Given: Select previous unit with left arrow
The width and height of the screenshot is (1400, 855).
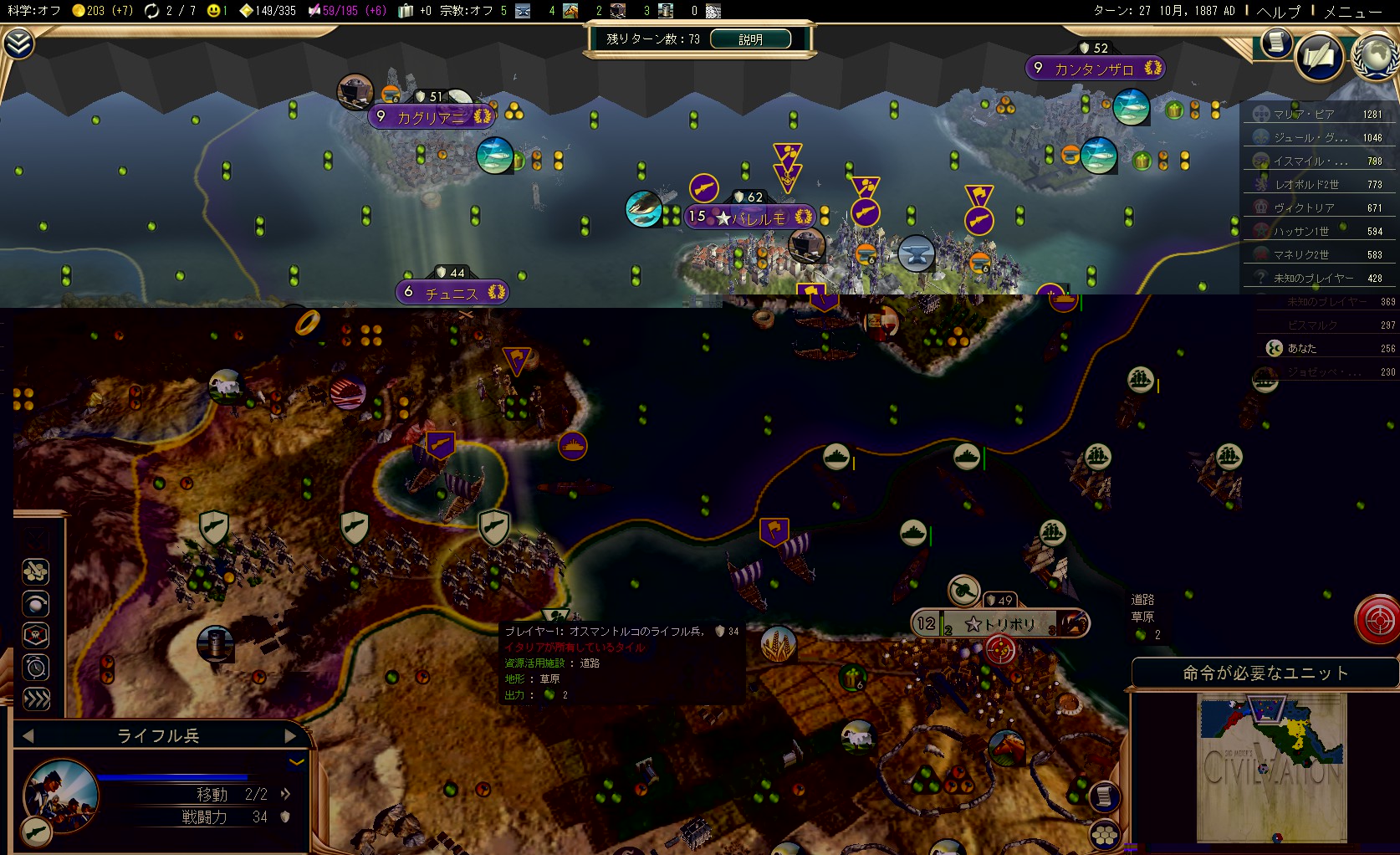Looking at the screenshot, I should click(28, 735).
